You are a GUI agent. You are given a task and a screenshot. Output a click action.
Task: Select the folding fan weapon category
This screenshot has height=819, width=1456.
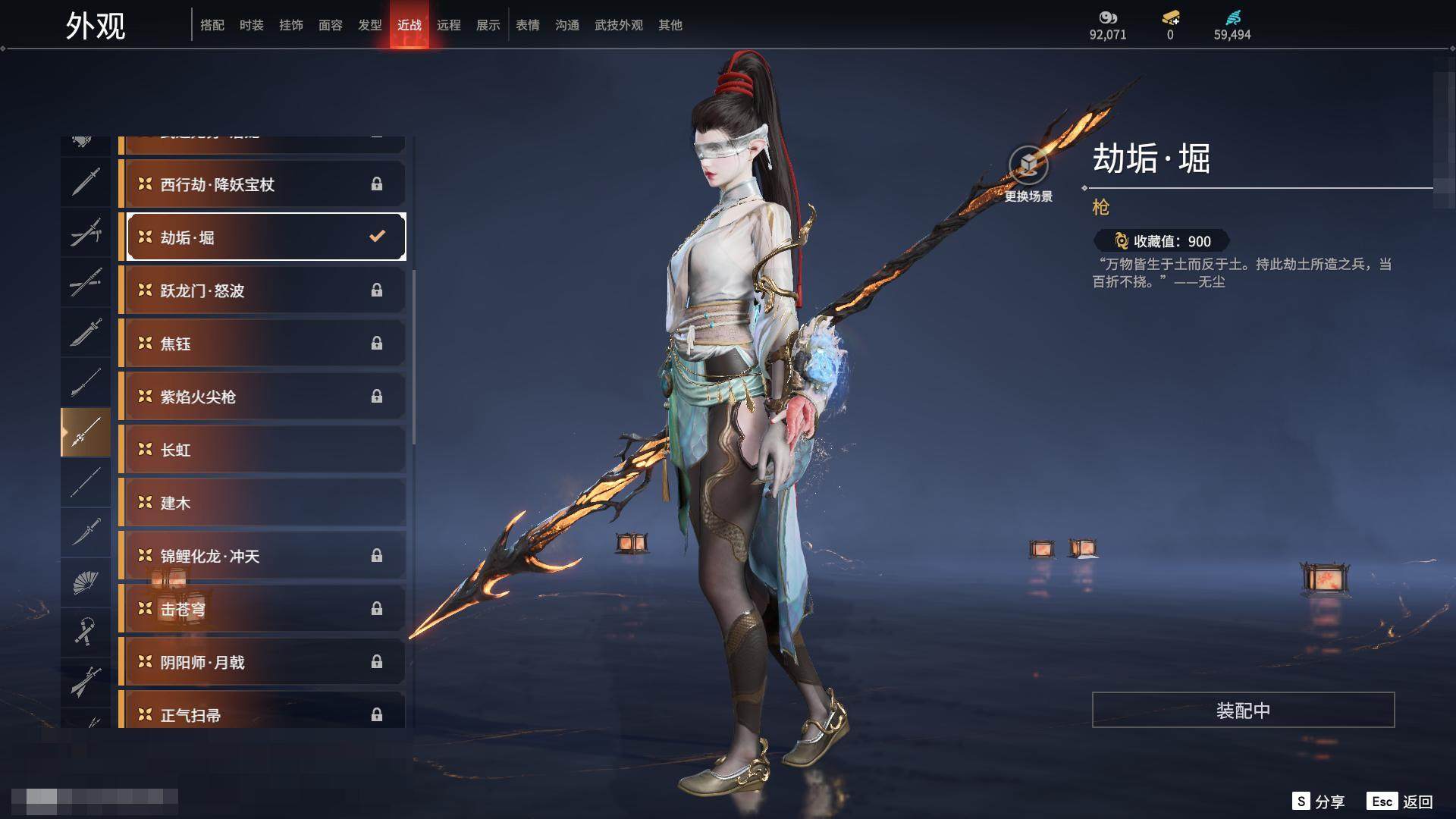(85, 582)
